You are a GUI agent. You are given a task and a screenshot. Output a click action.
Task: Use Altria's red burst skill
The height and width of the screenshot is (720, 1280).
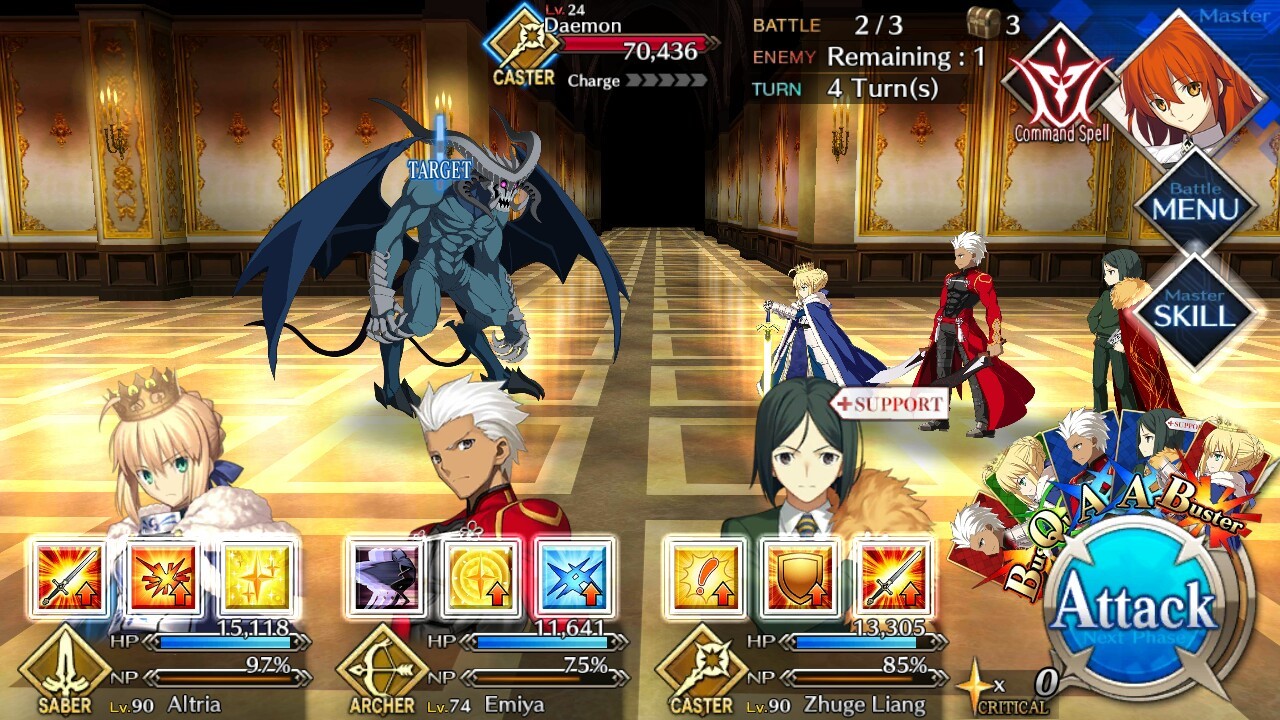pos(164,578)
